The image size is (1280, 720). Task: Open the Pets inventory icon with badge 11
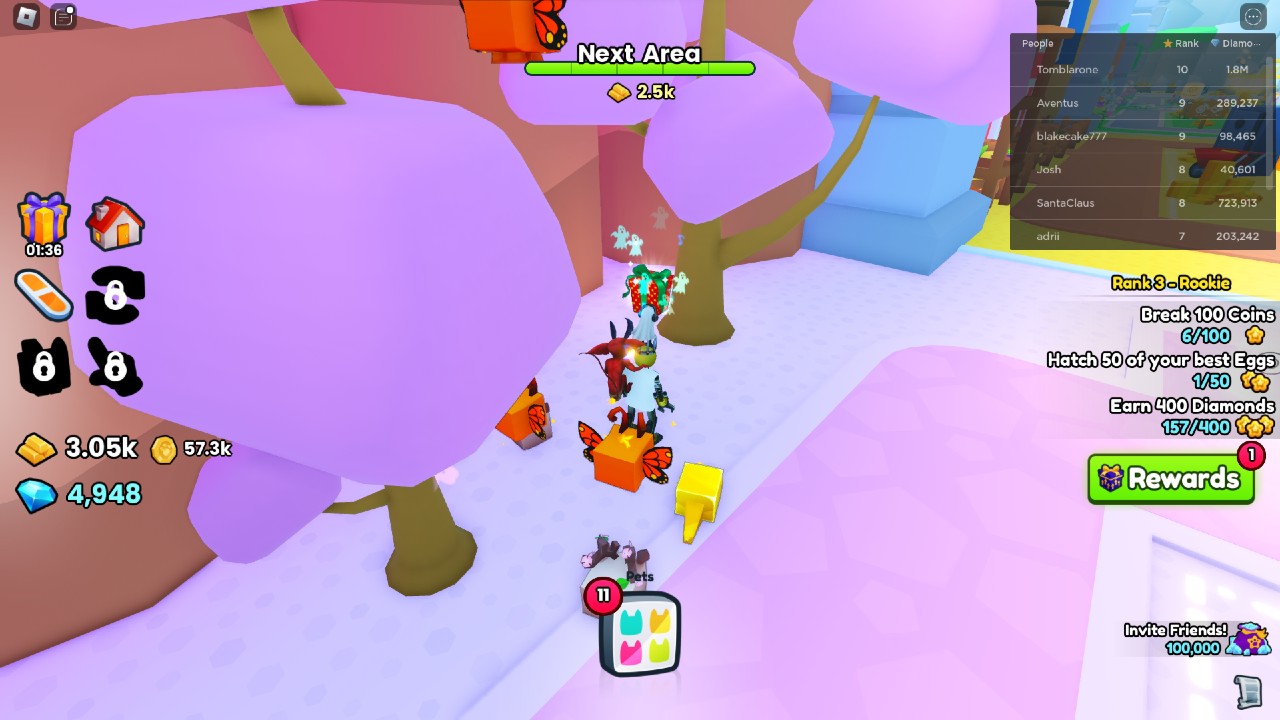click(638, 633)
